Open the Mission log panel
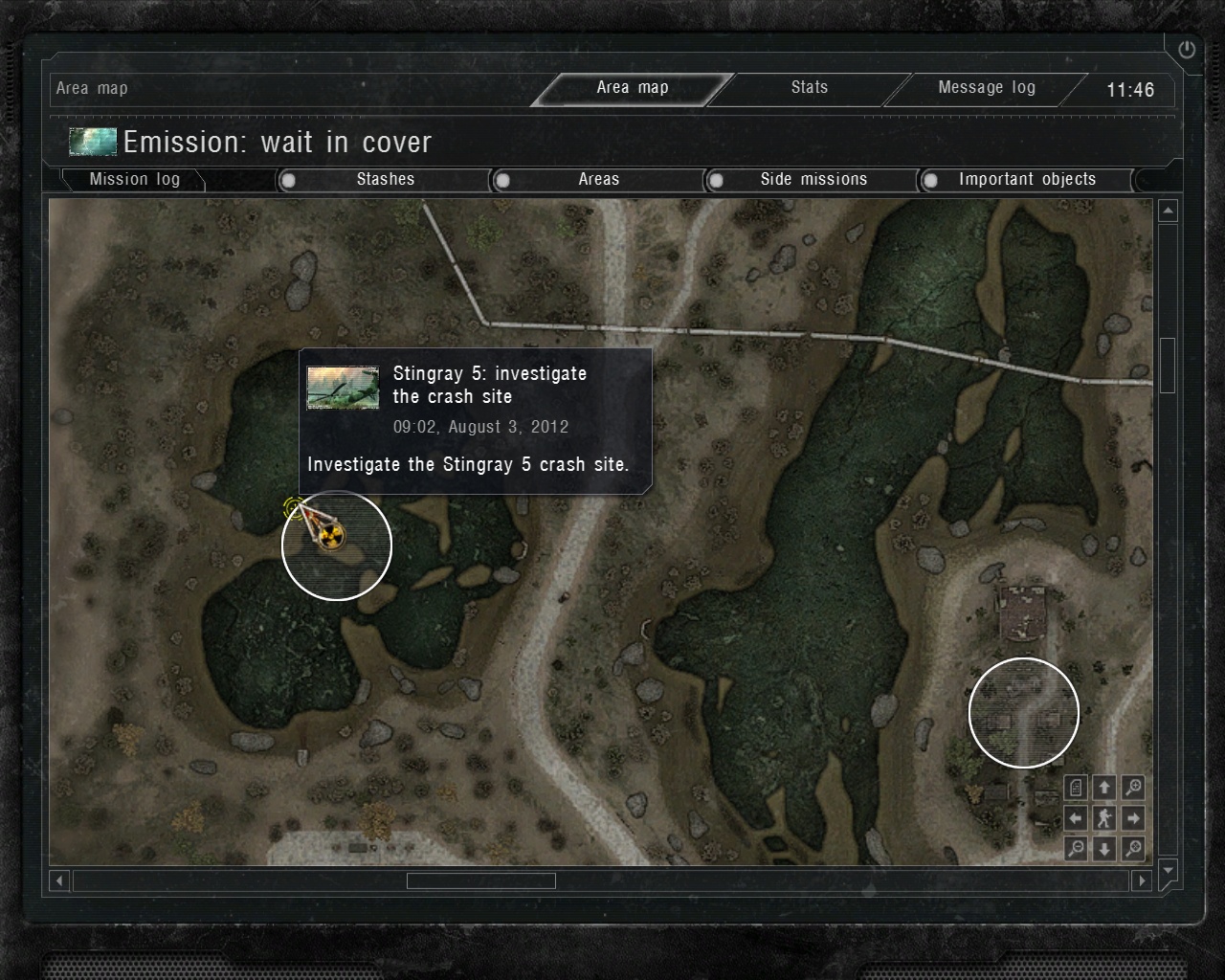 [x=134, y=180]
